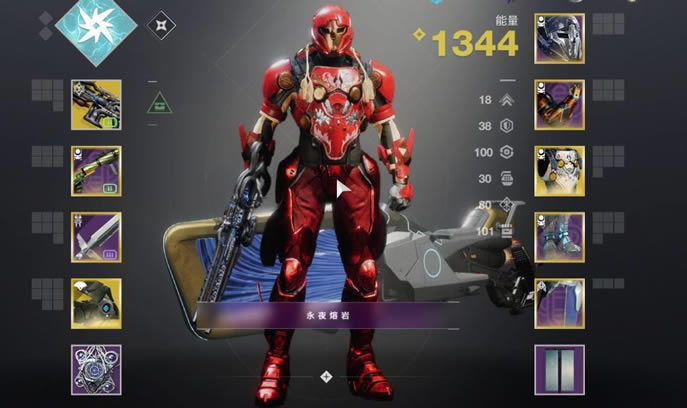
Task: Click the green triangle icon
Action: 159,102
